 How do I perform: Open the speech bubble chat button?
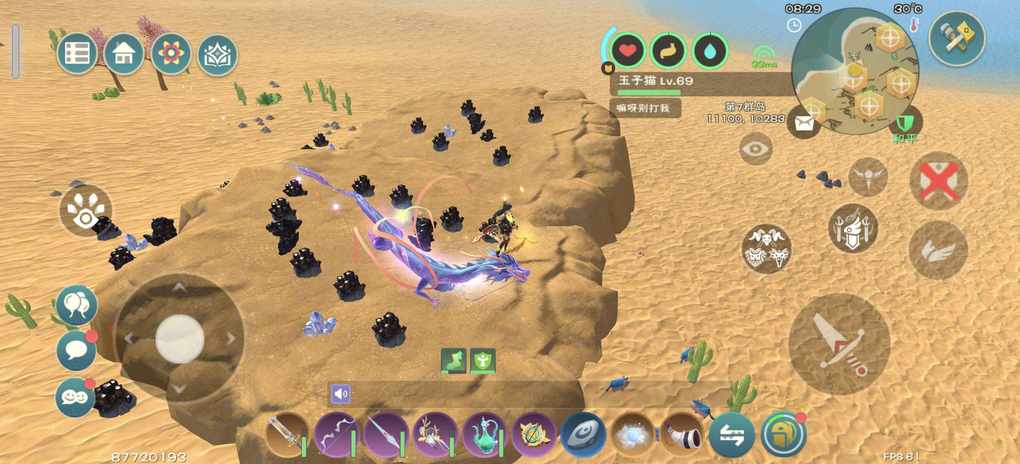(76, 350)
